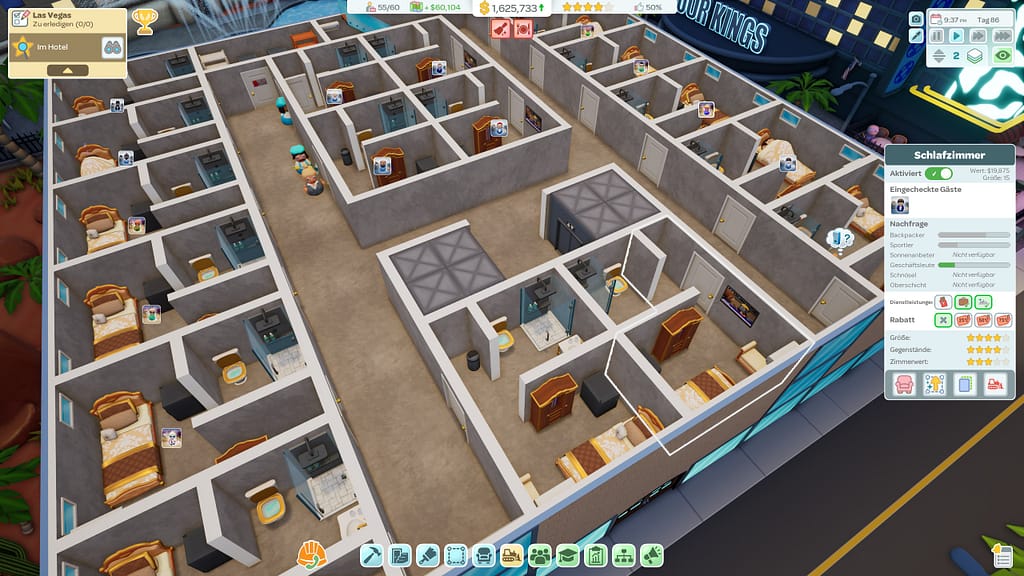Open the graduation cap training menu
Image resolution: width=1024 pixels, height=576 pixels.
click(568, 555)
